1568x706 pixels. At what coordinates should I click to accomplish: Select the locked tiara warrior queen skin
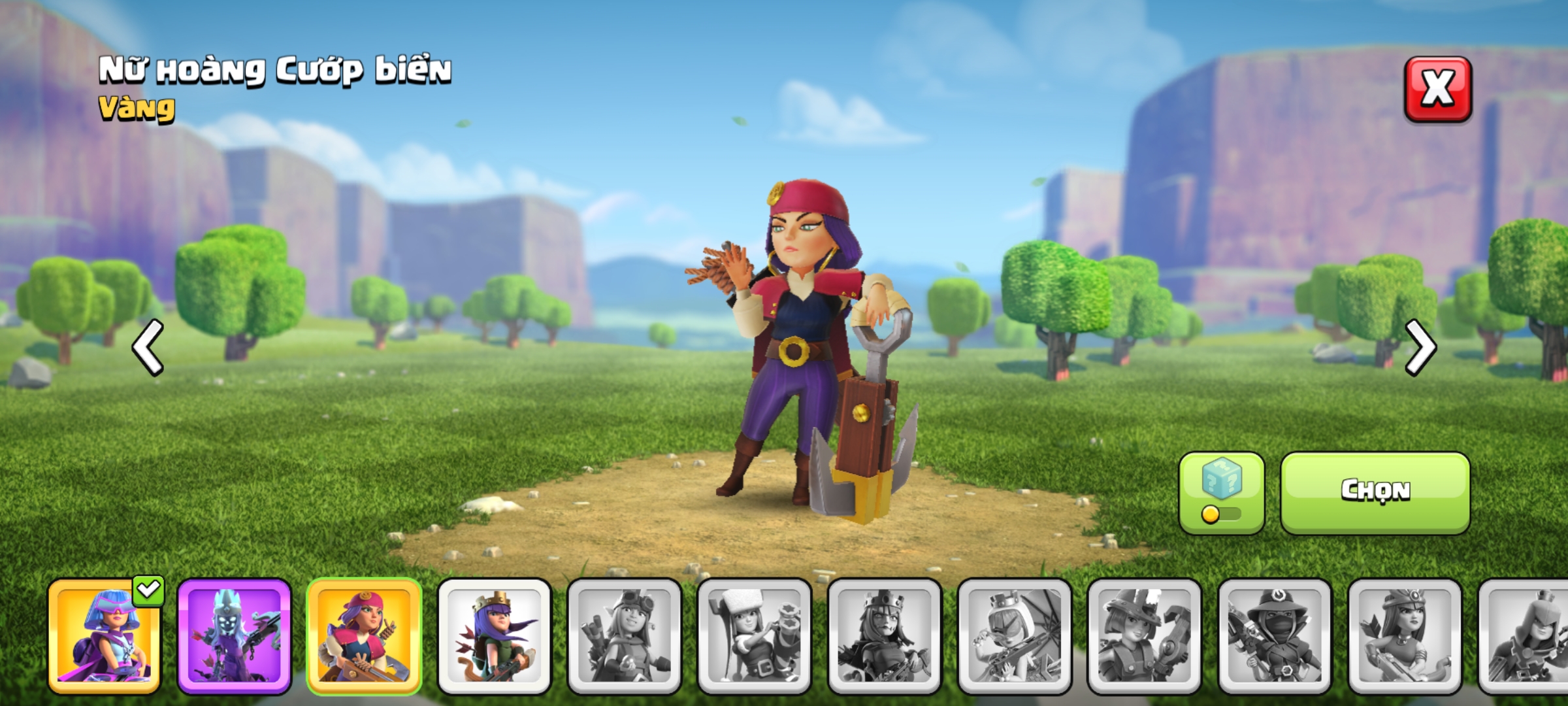[1405, 635]
